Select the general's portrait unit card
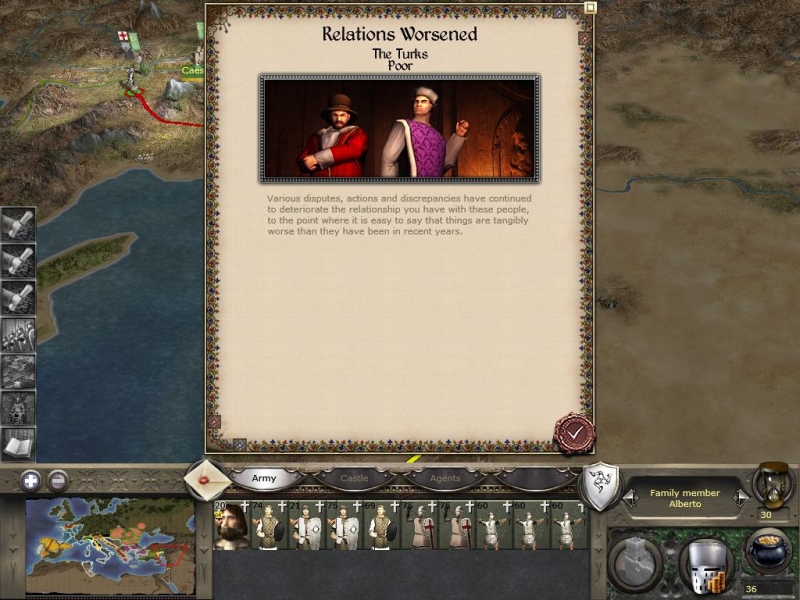Image resolution: width=800 pixels, height=600 pixels. pyautogui.click(x=230, y=527)
